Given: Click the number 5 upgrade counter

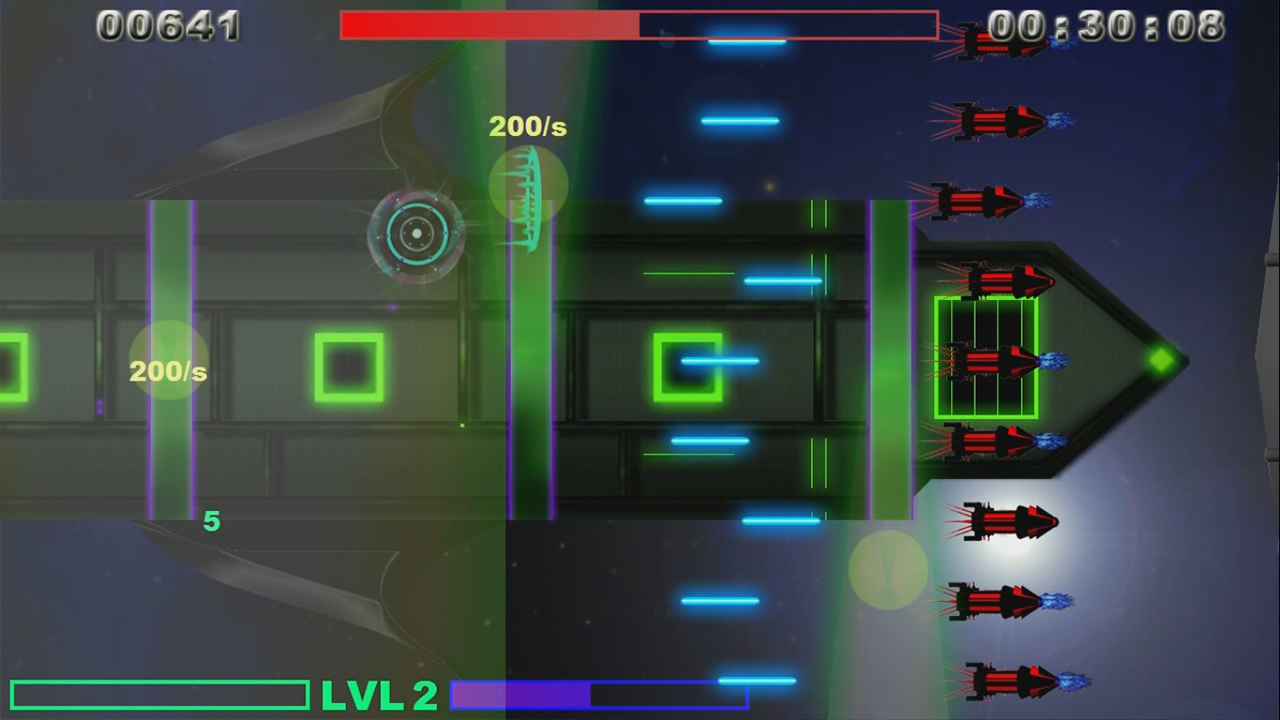Looking at the screenshot, I should 211,521.
